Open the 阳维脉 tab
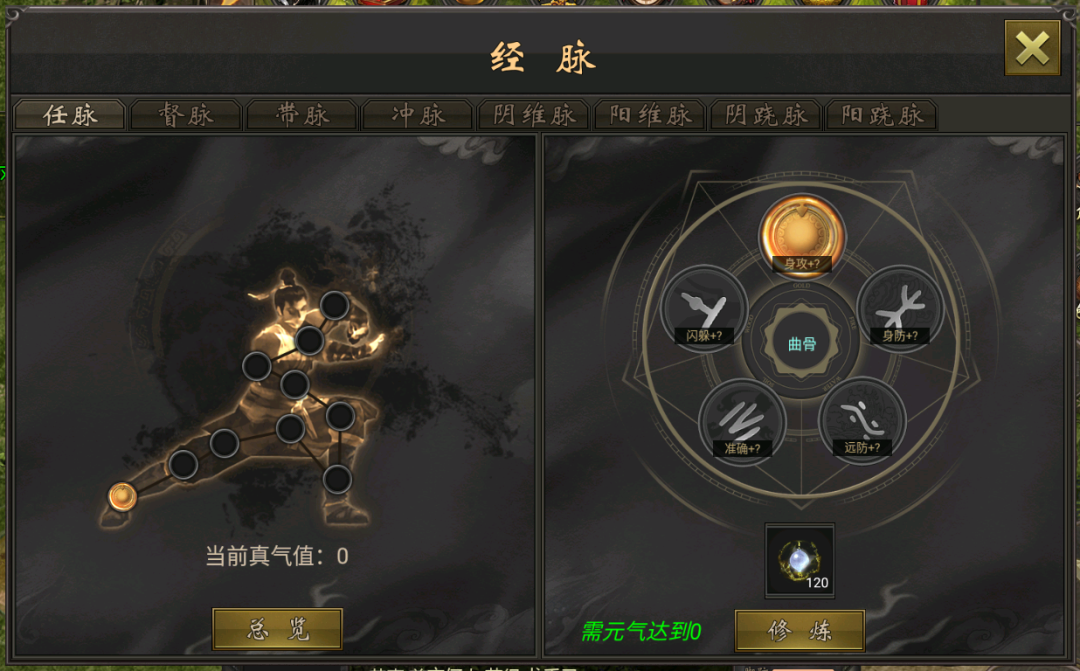Image resolution: width=1080 pixels, height=671 pixels. coord(650,115)
